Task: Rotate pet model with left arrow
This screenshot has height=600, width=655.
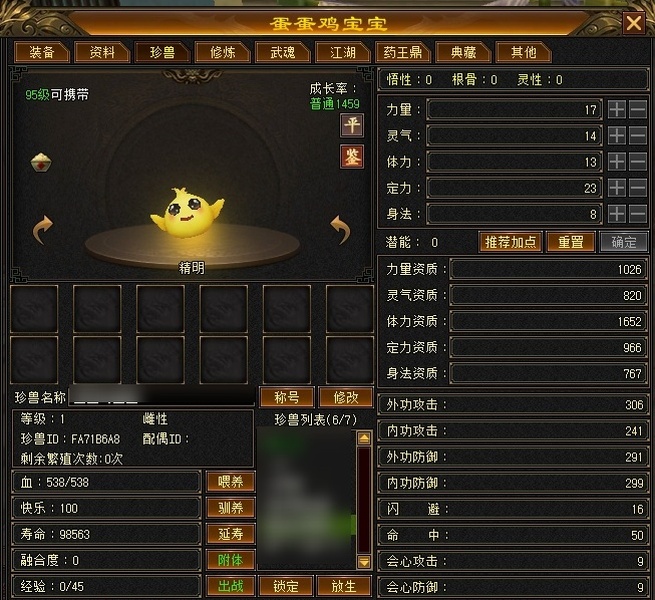Action: (x=42, y=230)
